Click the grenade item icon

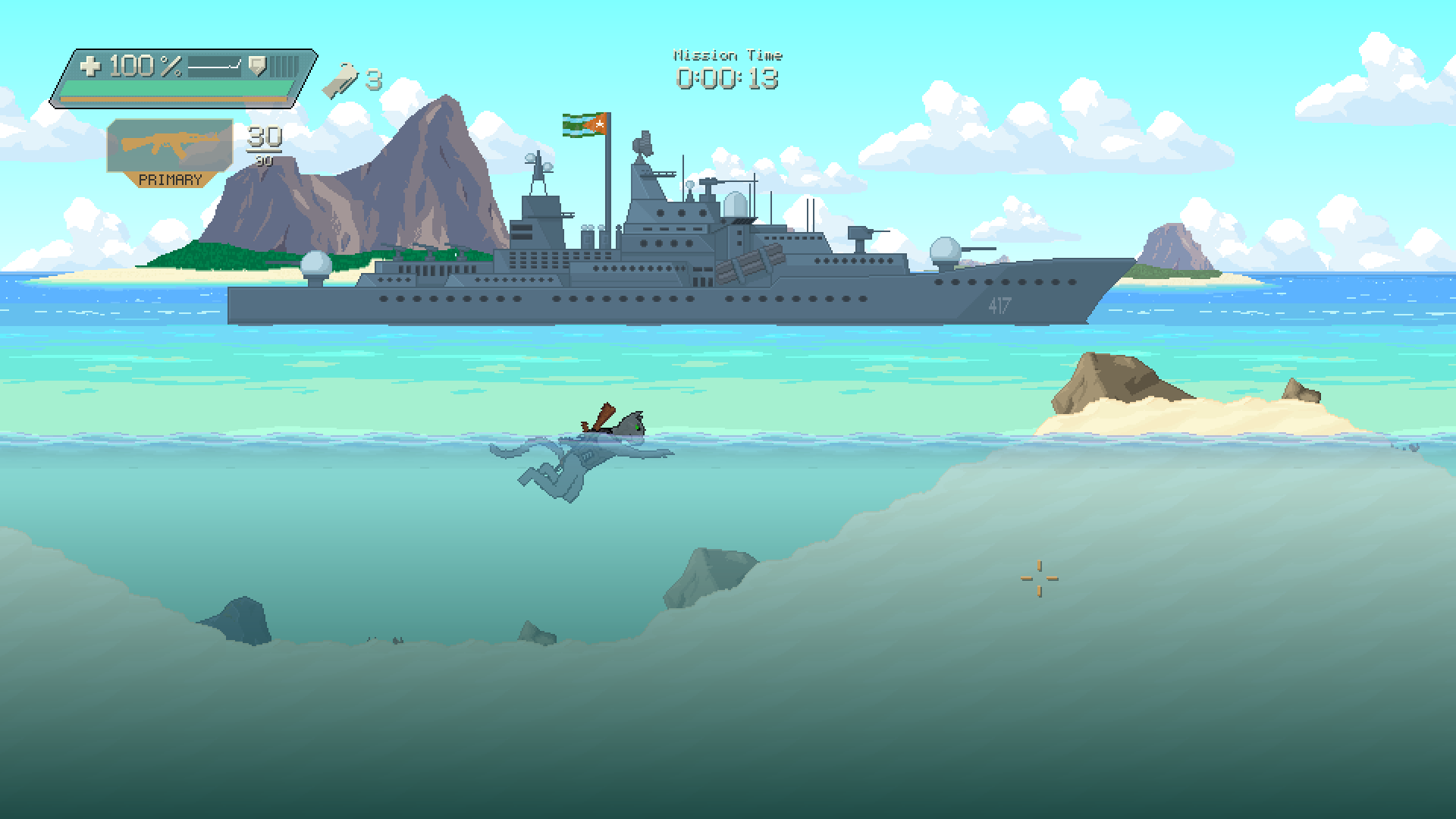[x=340, y=80]
